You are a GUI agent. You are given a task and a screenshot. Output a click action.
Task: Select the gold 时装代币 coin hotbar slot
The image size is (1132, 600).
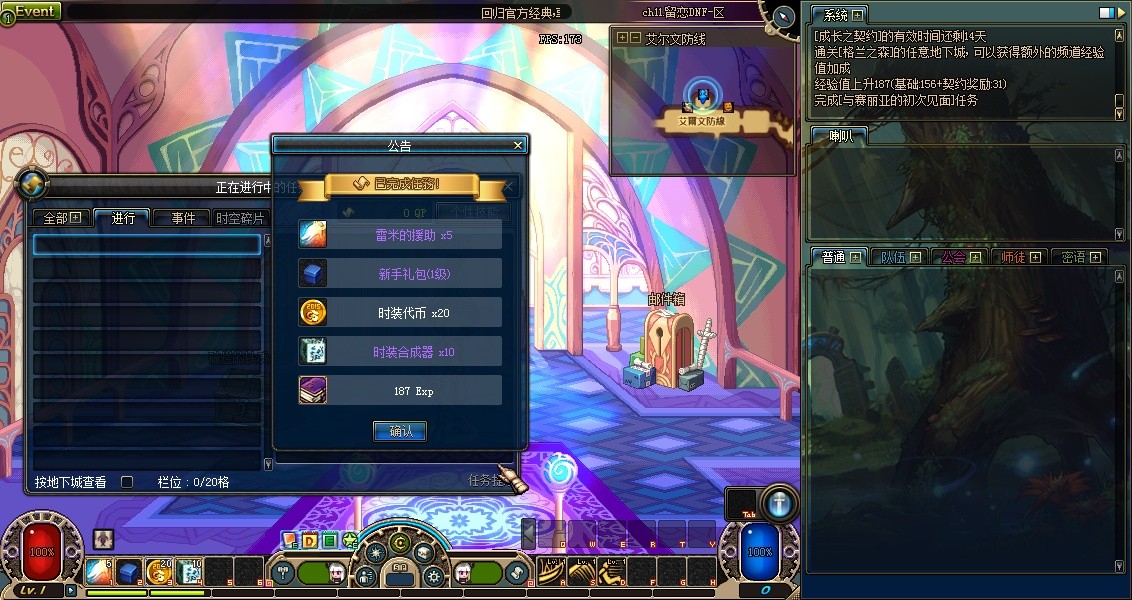click(x=158, y=572)
